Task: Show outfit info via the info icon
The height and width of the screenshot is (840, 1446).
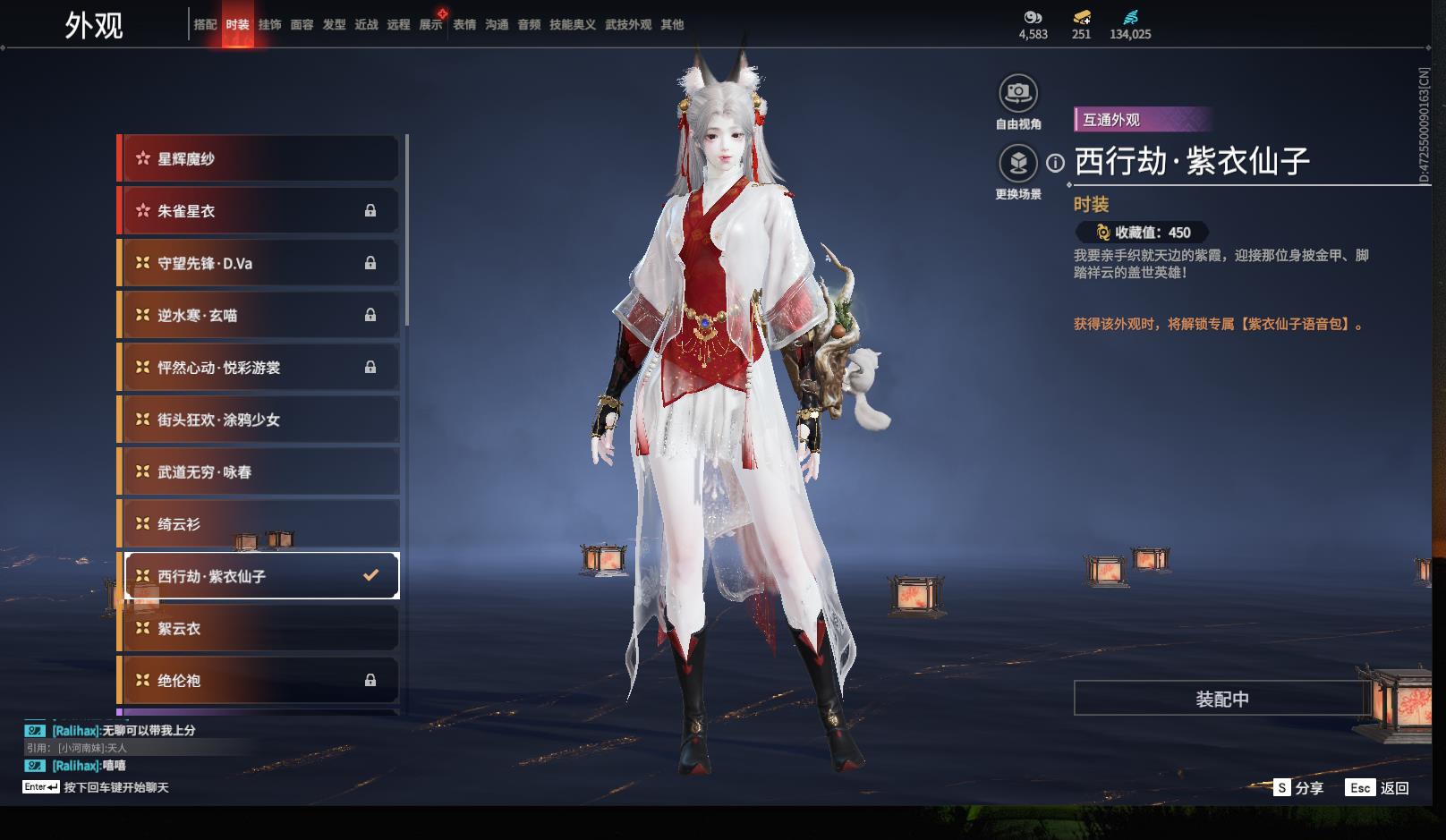Action: click(x=1056, y=163)
